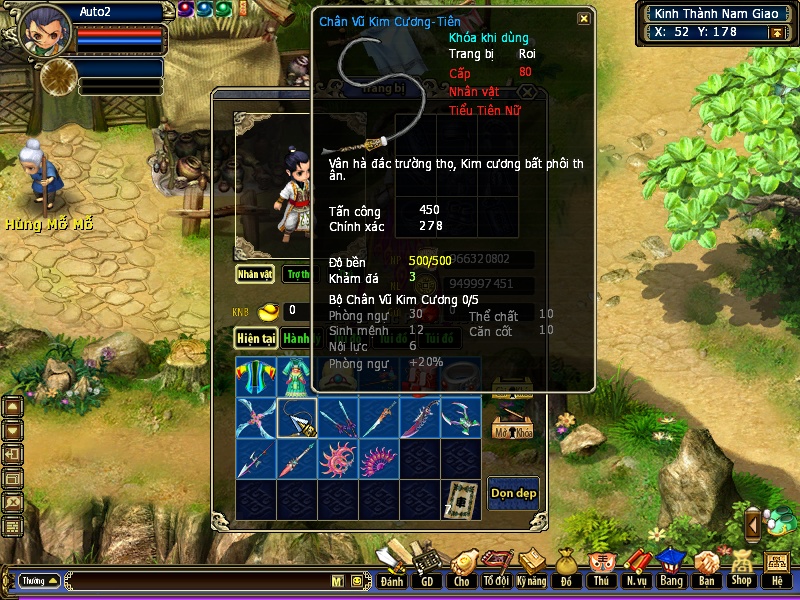
Task: Open the Hệ system menu
Action: click(776, 569)
